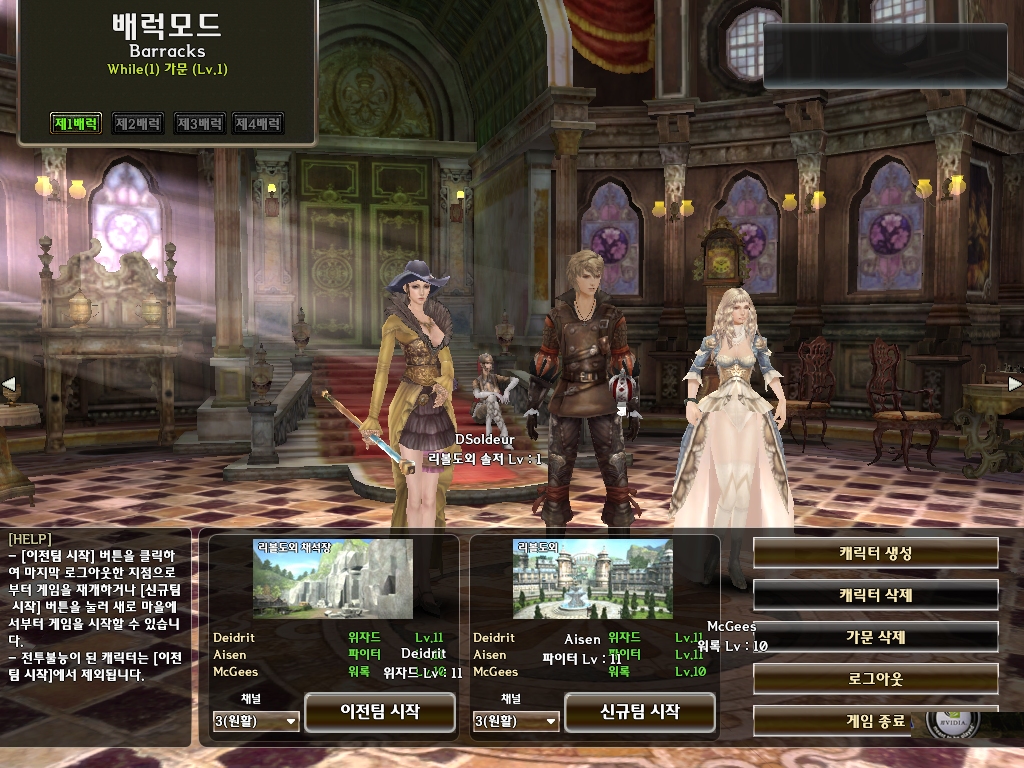Exit using the 게임 종료 button

pos(860,720)
